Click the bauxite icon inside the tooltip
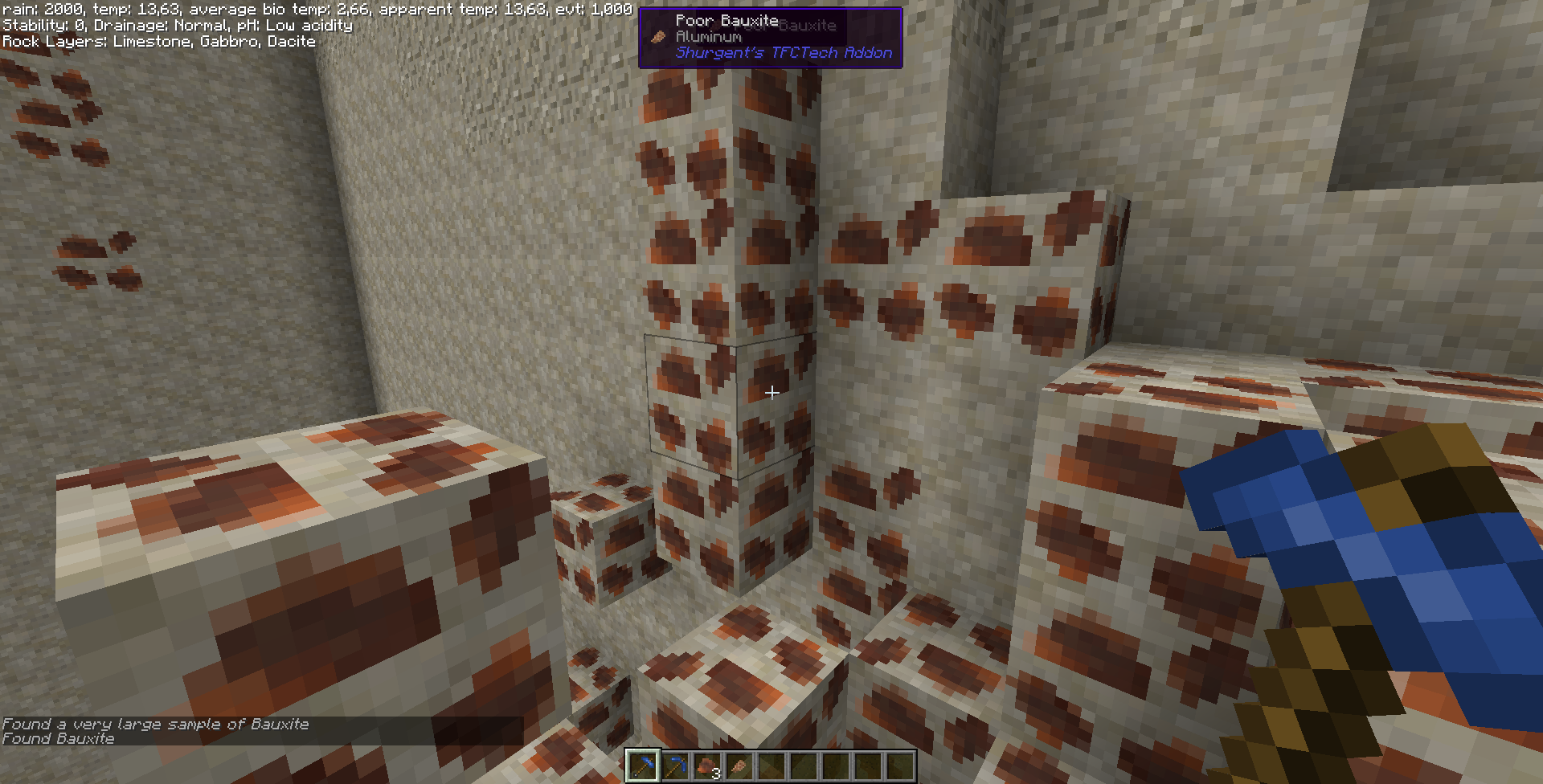1543x784 pixels. point(657,36)
